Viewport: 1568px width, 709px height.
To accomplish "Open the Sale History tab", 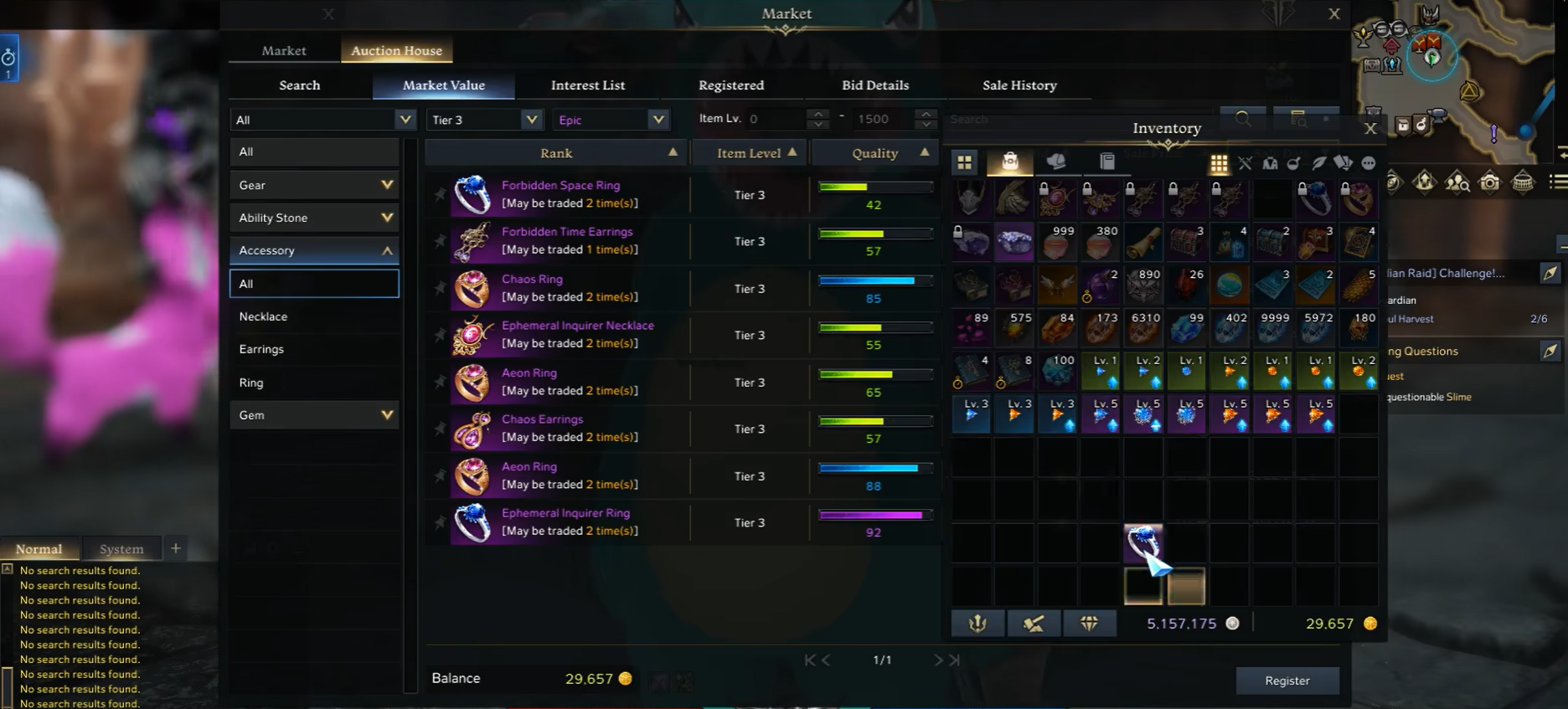I will coord(1019,85).
